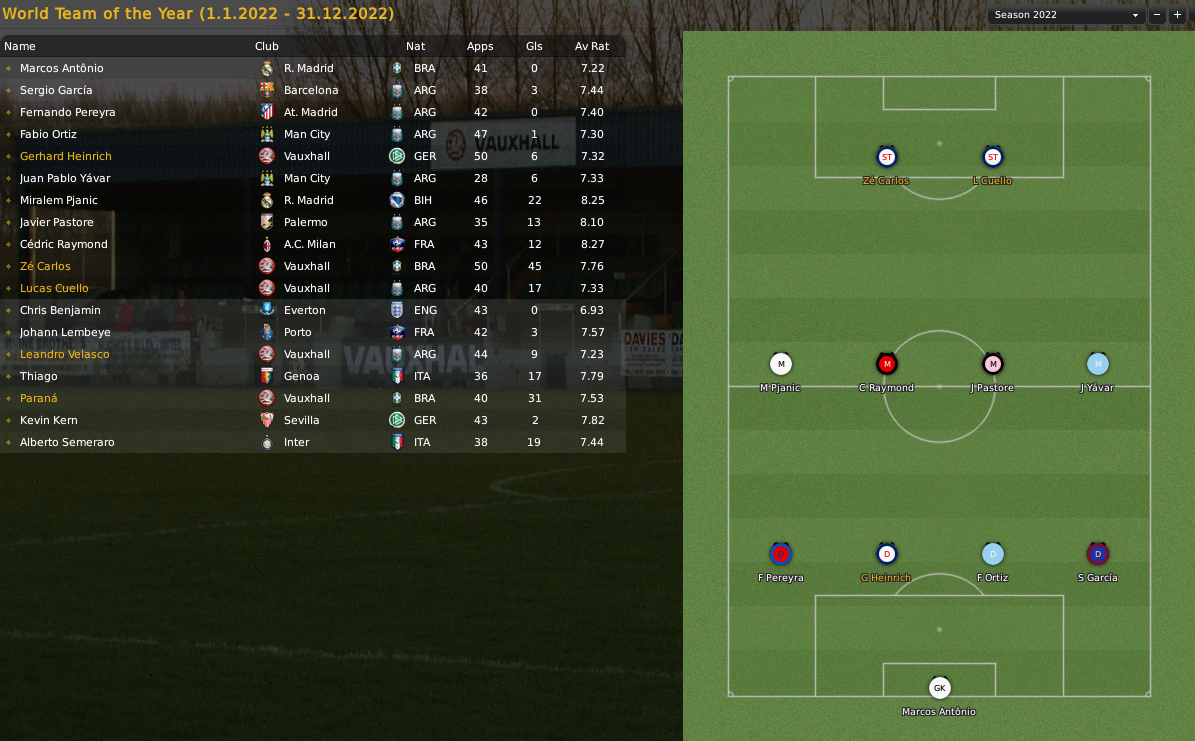Open the Season 2022 dropdown
This screenshot has width=1195, height=741.
click(1065, 15)
